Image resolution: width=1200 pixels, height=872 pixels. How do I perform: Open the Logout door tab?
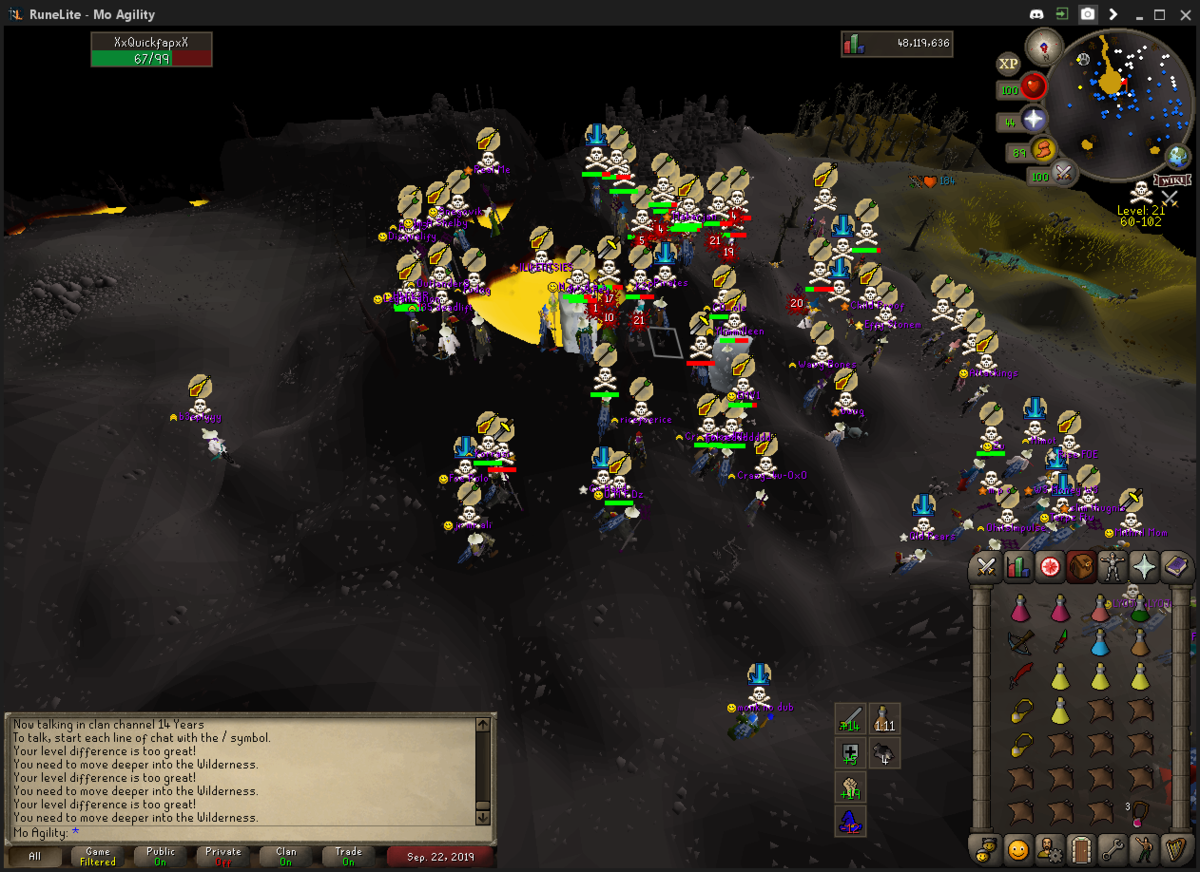1081,850
